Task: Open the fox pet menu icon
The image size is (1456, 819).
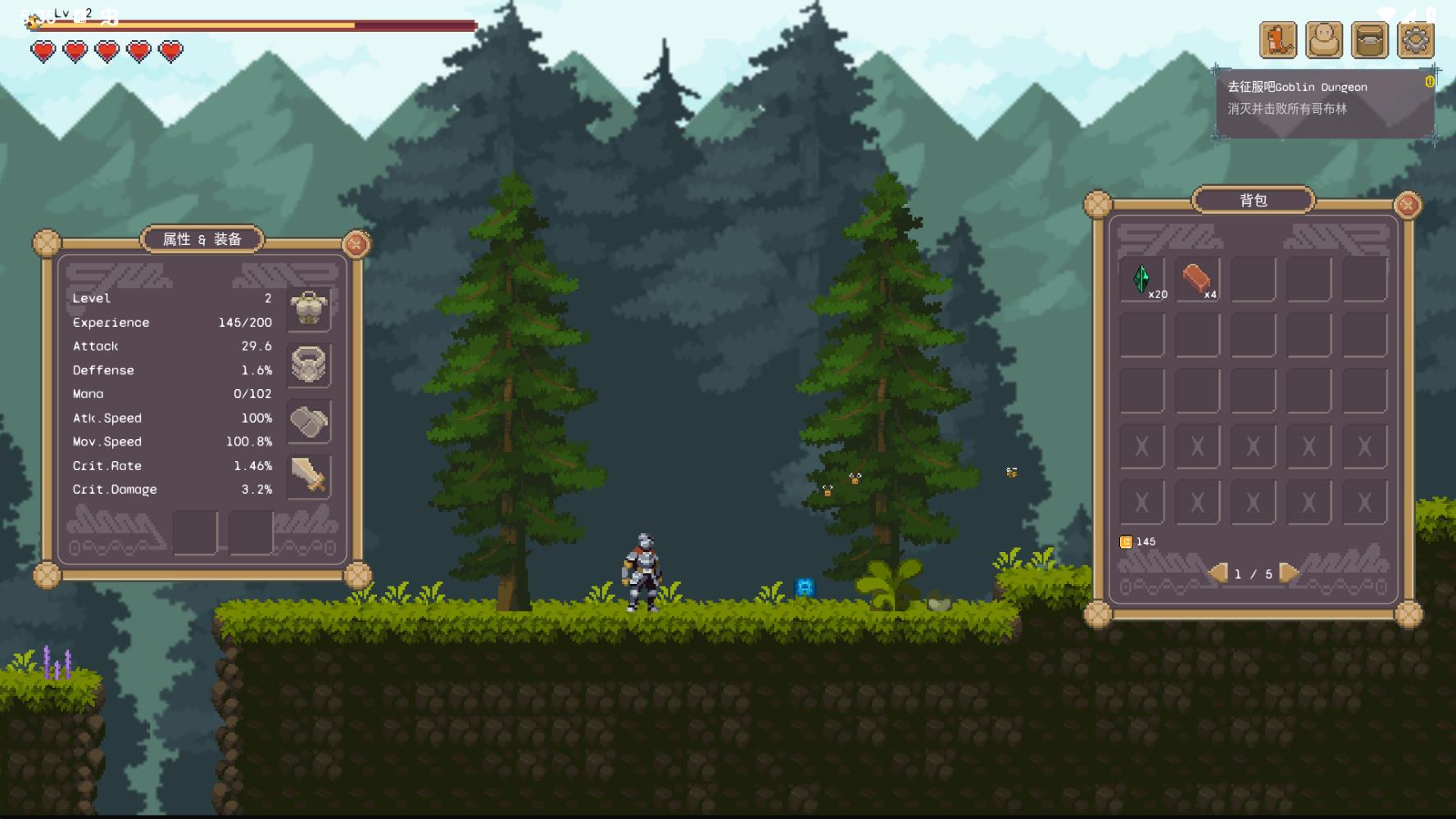Action: click(1278, 39)
